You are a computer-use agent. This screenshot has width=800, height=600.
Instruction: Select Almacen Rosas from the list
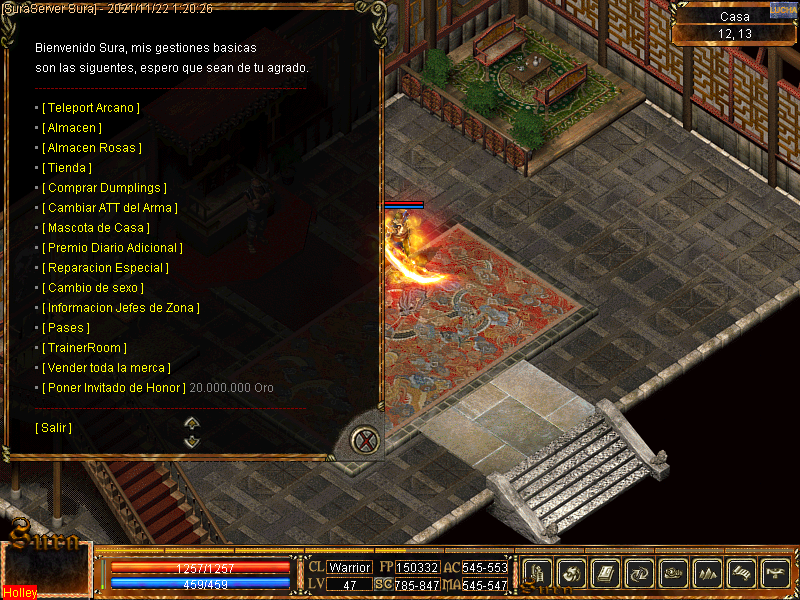coord(91,148)
